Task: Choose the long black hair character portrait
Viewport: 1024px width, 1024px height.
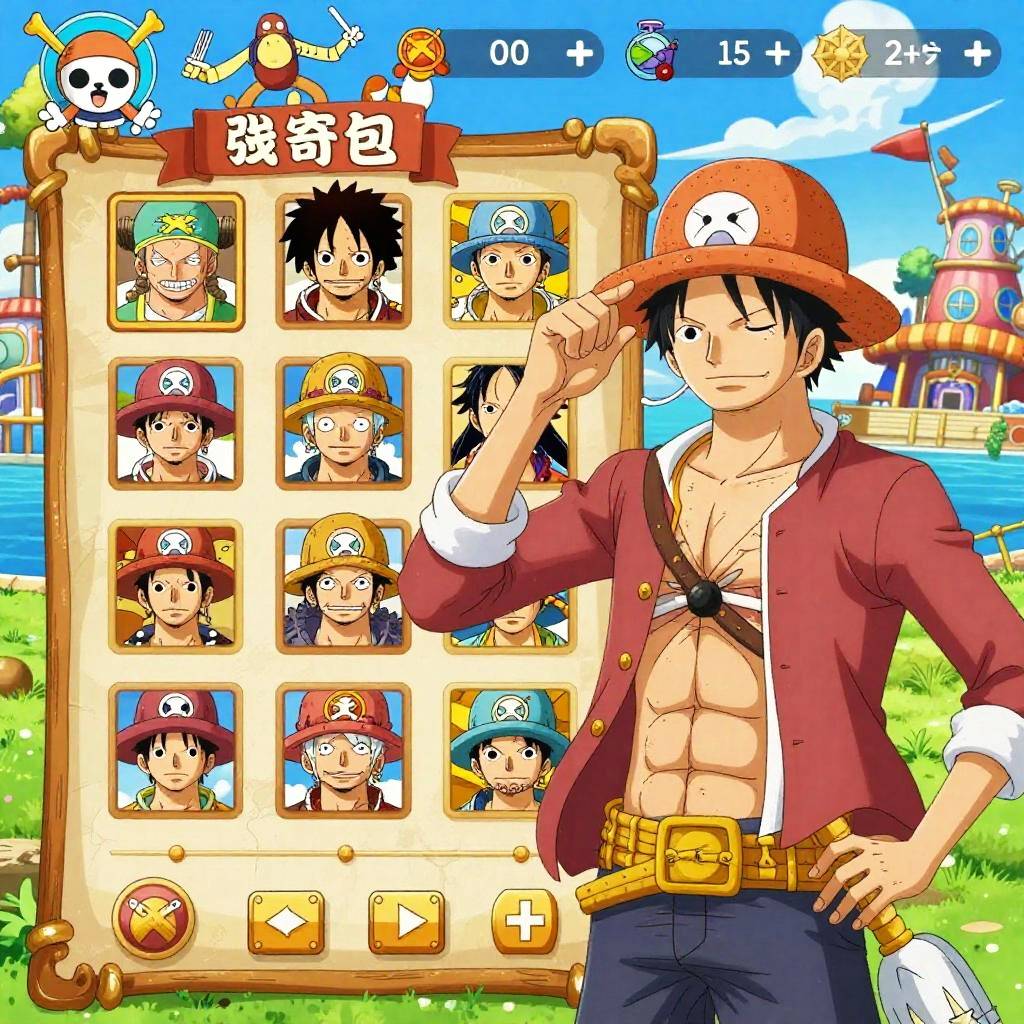Action: [505, 420]
